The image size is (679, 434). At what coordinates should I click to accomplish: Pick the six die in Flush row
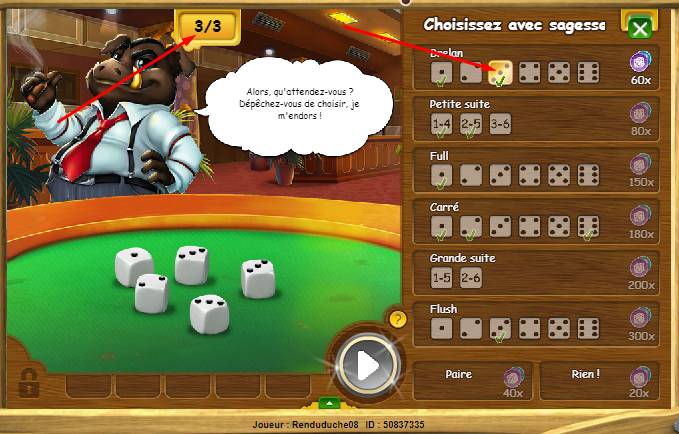click(589, 329)
